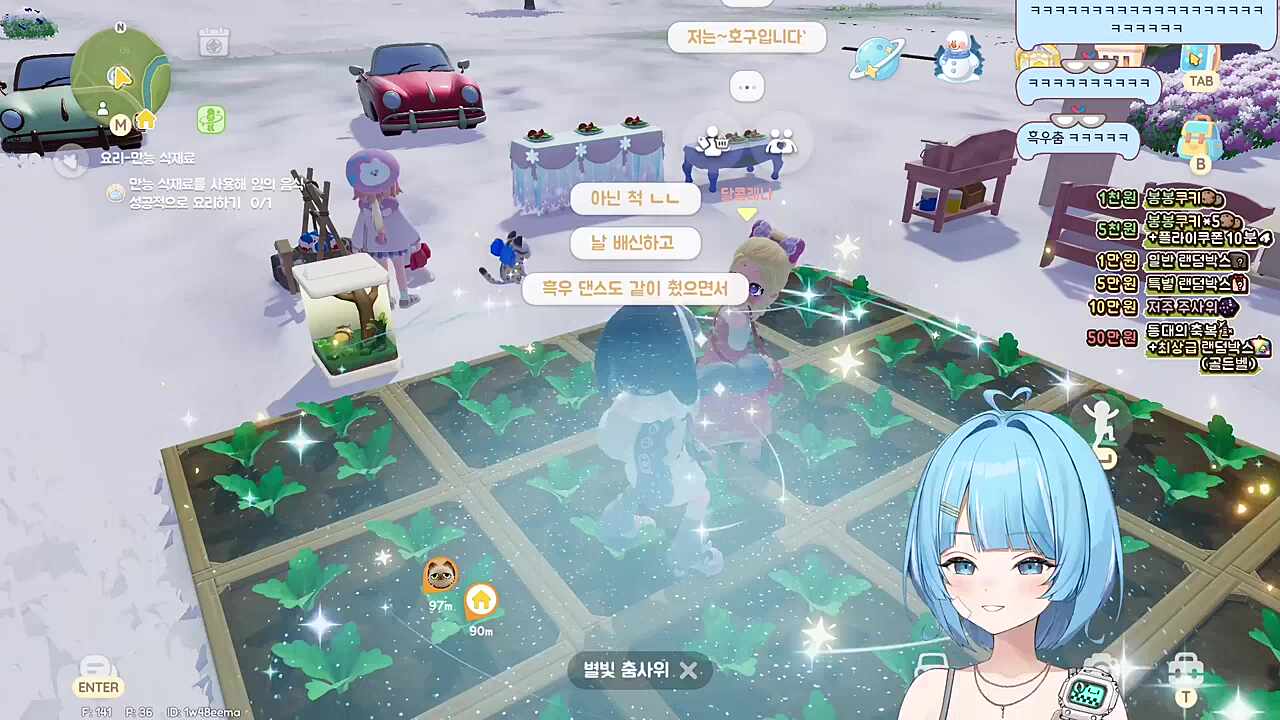Viewport: 1280px width, 720px height.
Task: Open the calendar events icon
Action: pos(213,42)
